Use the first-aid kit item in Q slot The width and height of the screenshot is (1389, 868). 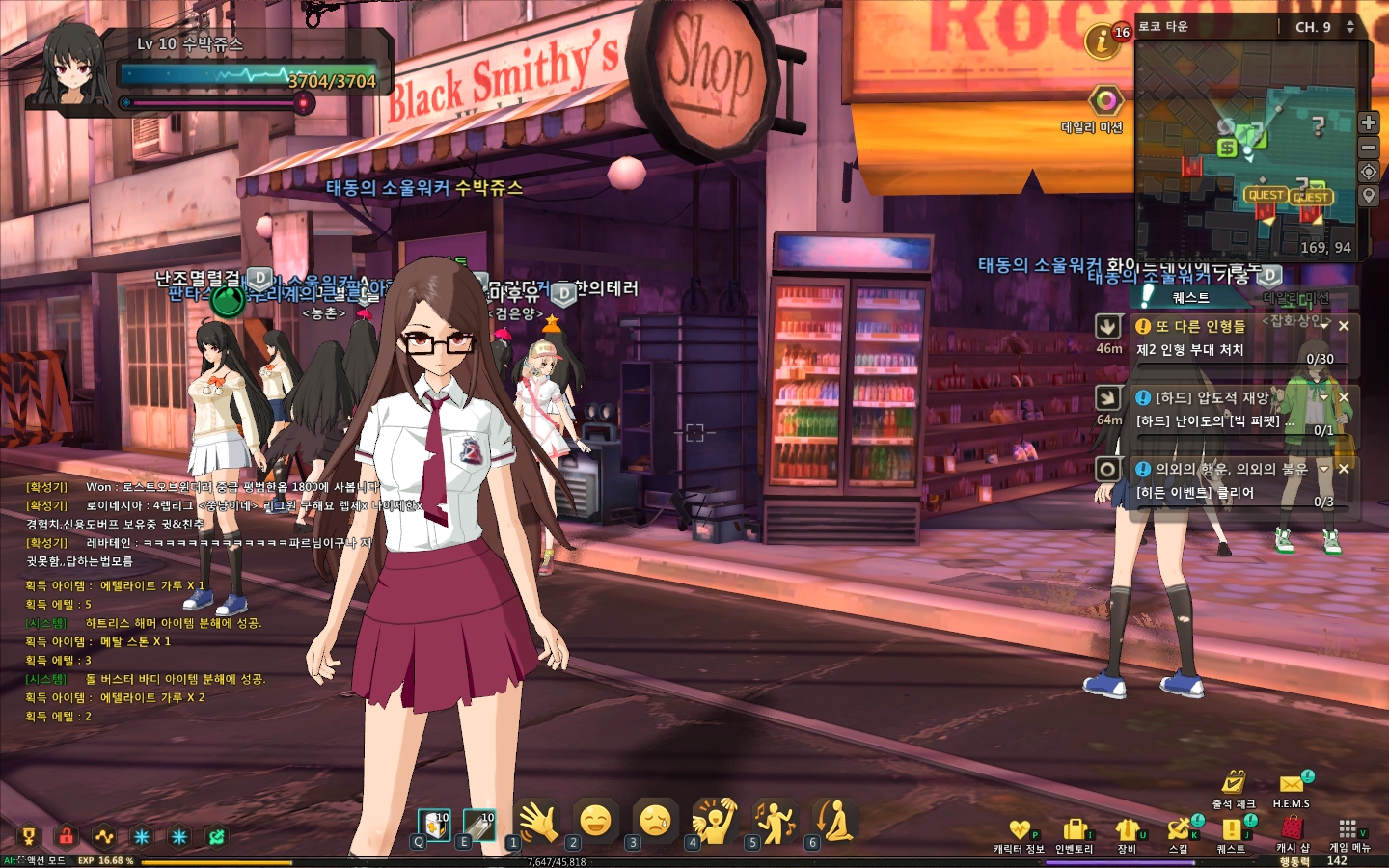pyautogui.click(x=434, y=826)
